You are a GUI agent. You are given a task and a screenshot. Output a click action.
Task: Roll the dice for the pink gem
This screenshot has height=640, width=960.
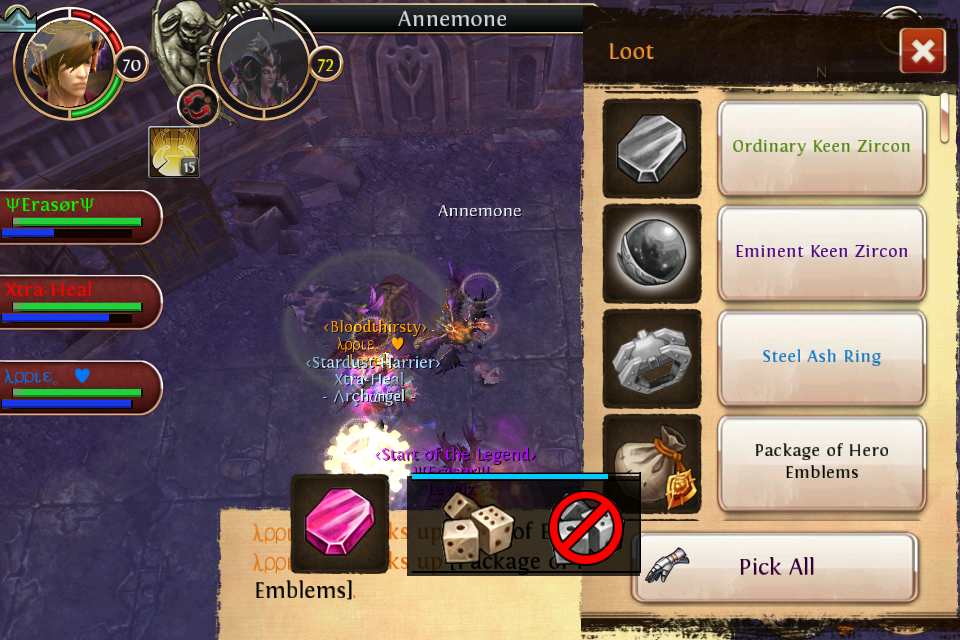pyautogui.click(x=478, y=527)
